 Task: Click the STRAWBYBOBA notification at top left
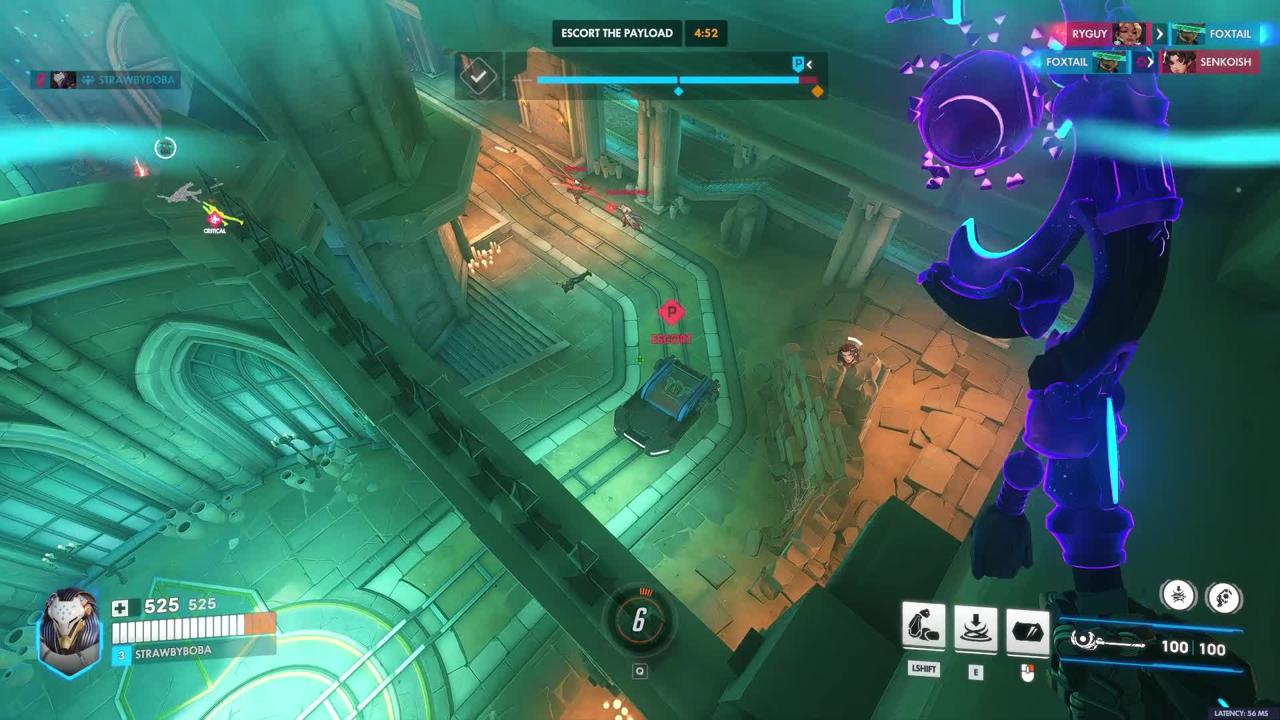point(105,80)
